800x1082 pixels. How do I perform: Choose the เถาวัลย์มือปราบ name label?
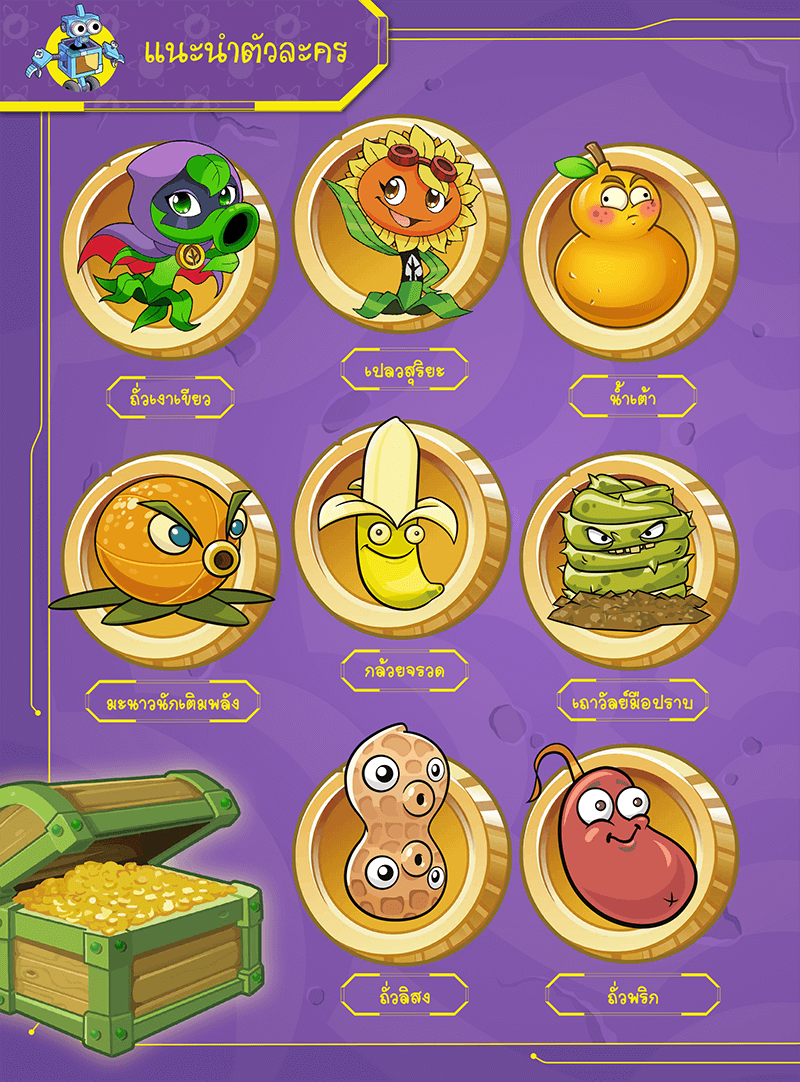pyautogui.click(x=632, y=701)
